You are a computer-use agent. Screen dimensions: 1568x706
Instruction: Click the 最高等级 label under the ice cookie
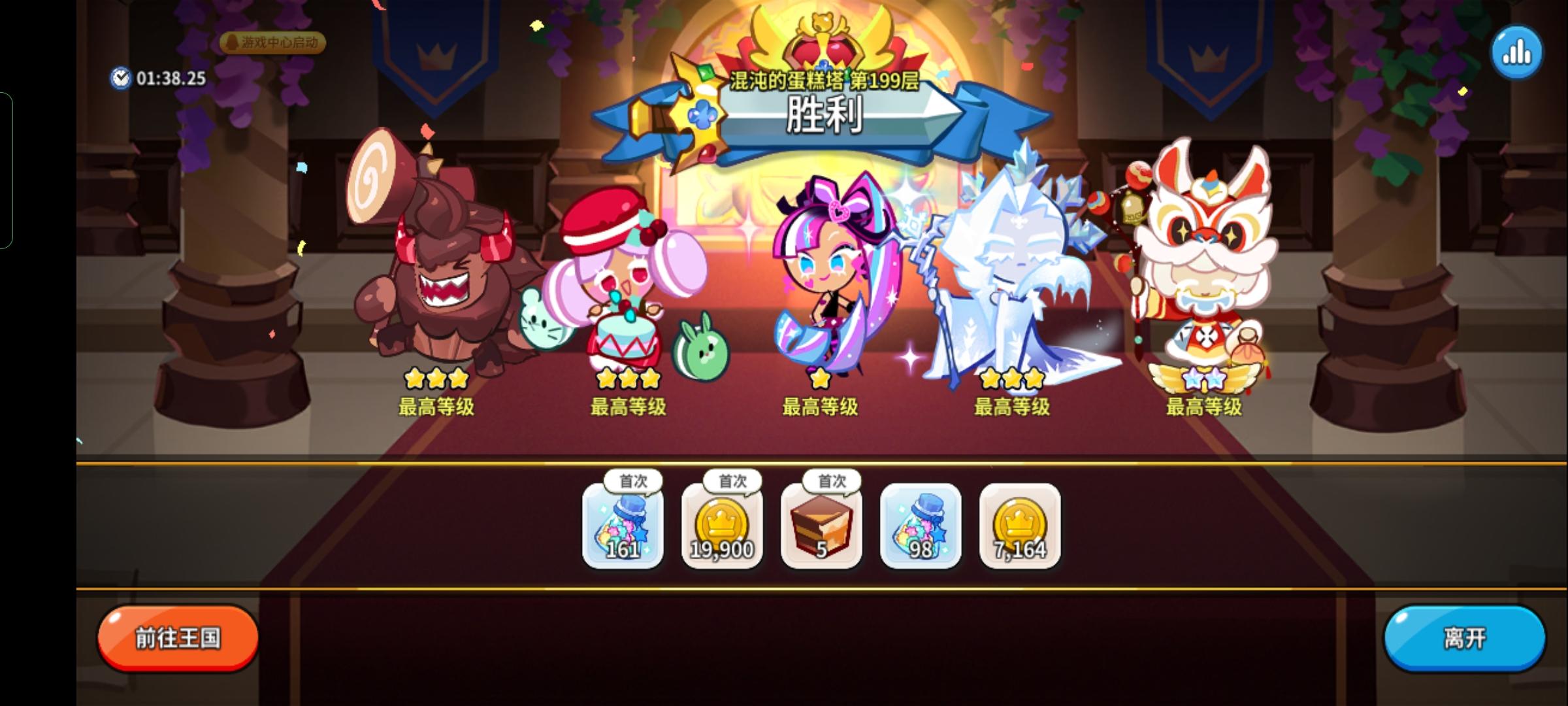coord(1011,407)
